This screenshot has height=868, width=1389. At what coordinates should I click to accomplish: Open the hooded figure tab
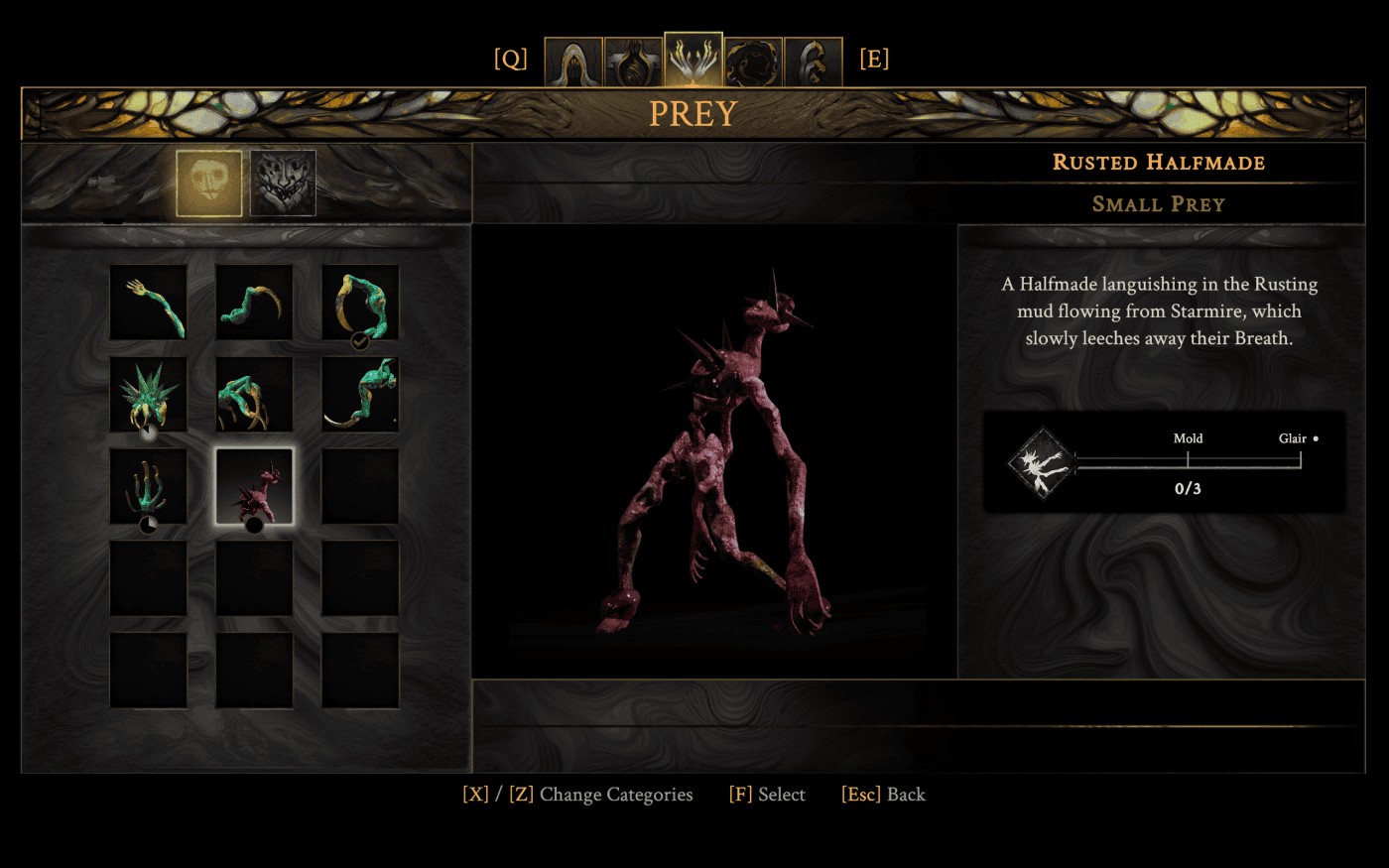click(x=573, y=62)
